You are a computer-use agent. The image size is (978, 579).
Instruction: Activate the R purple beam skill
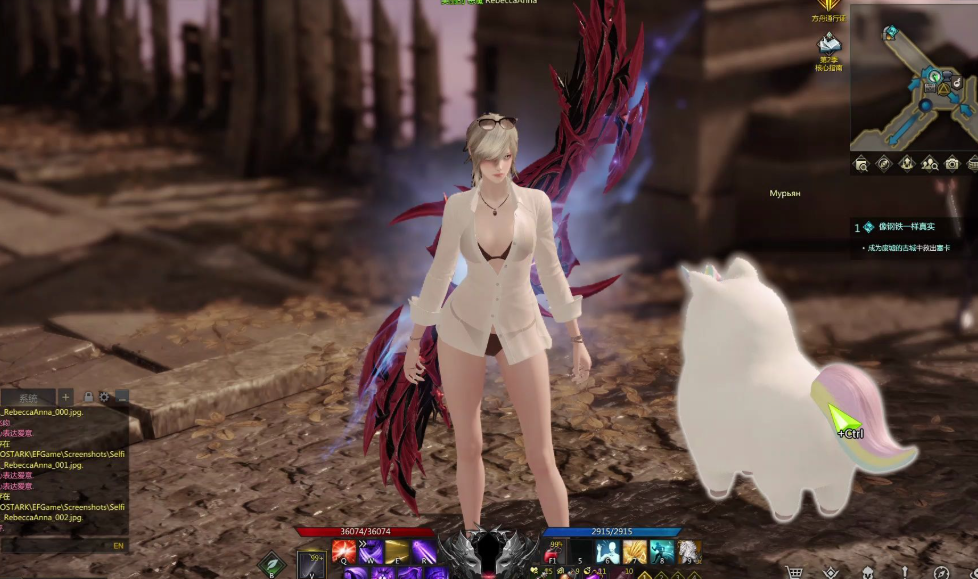(423, 552)
